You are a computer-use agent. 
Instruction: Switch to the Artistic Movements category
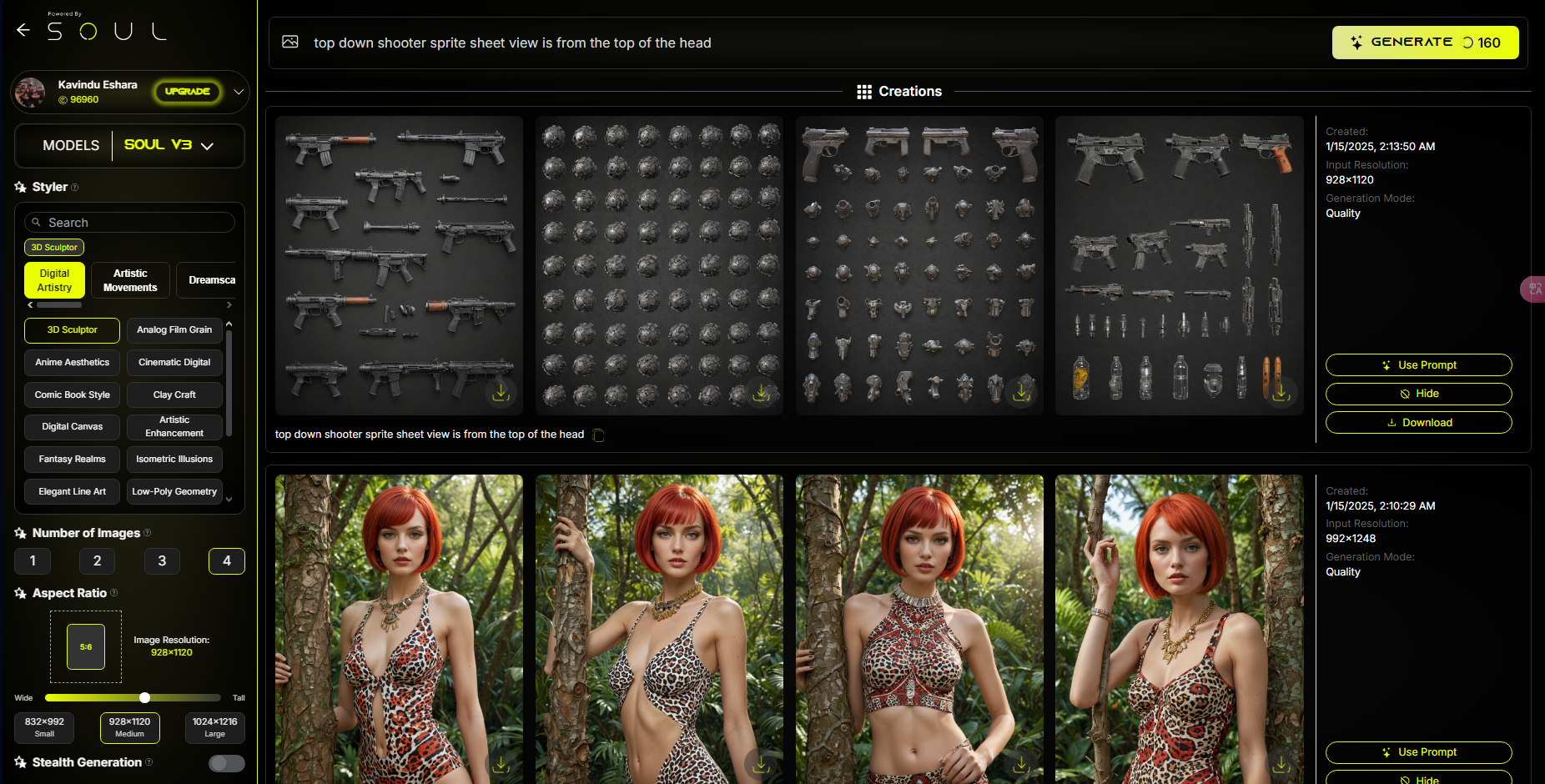[x=130, y=280]
